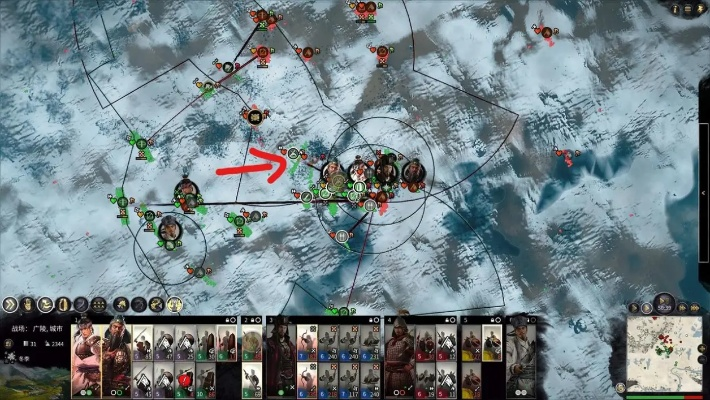Select the yellow highlighted unit card in army 5
This screenshot has height=400, width=710.
pyautogui.click(x=492, y=343)
